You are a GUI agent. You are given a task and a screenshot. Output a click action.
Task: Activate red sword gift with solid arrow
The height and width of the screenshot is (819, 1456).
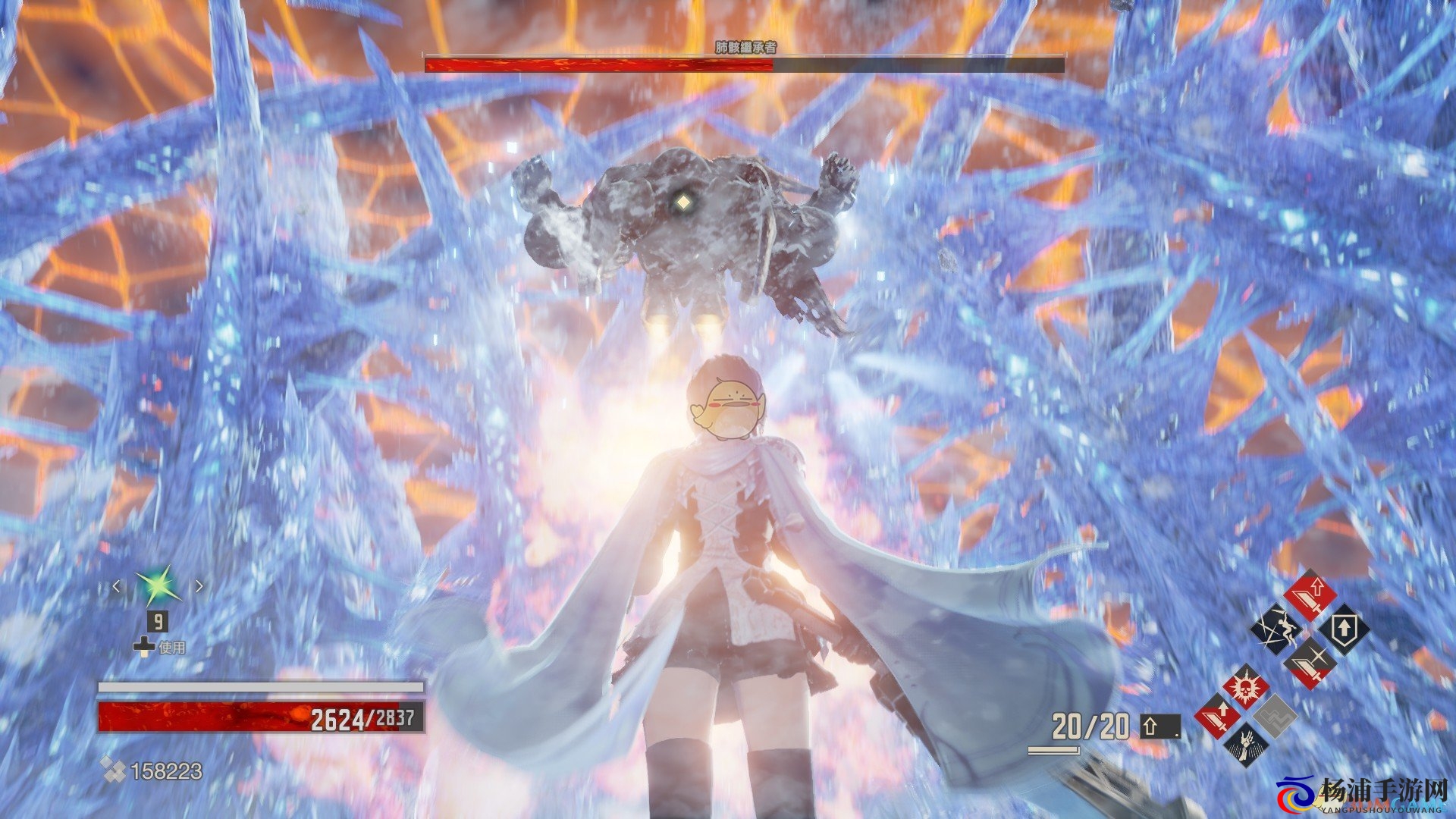coord(1216,716)
